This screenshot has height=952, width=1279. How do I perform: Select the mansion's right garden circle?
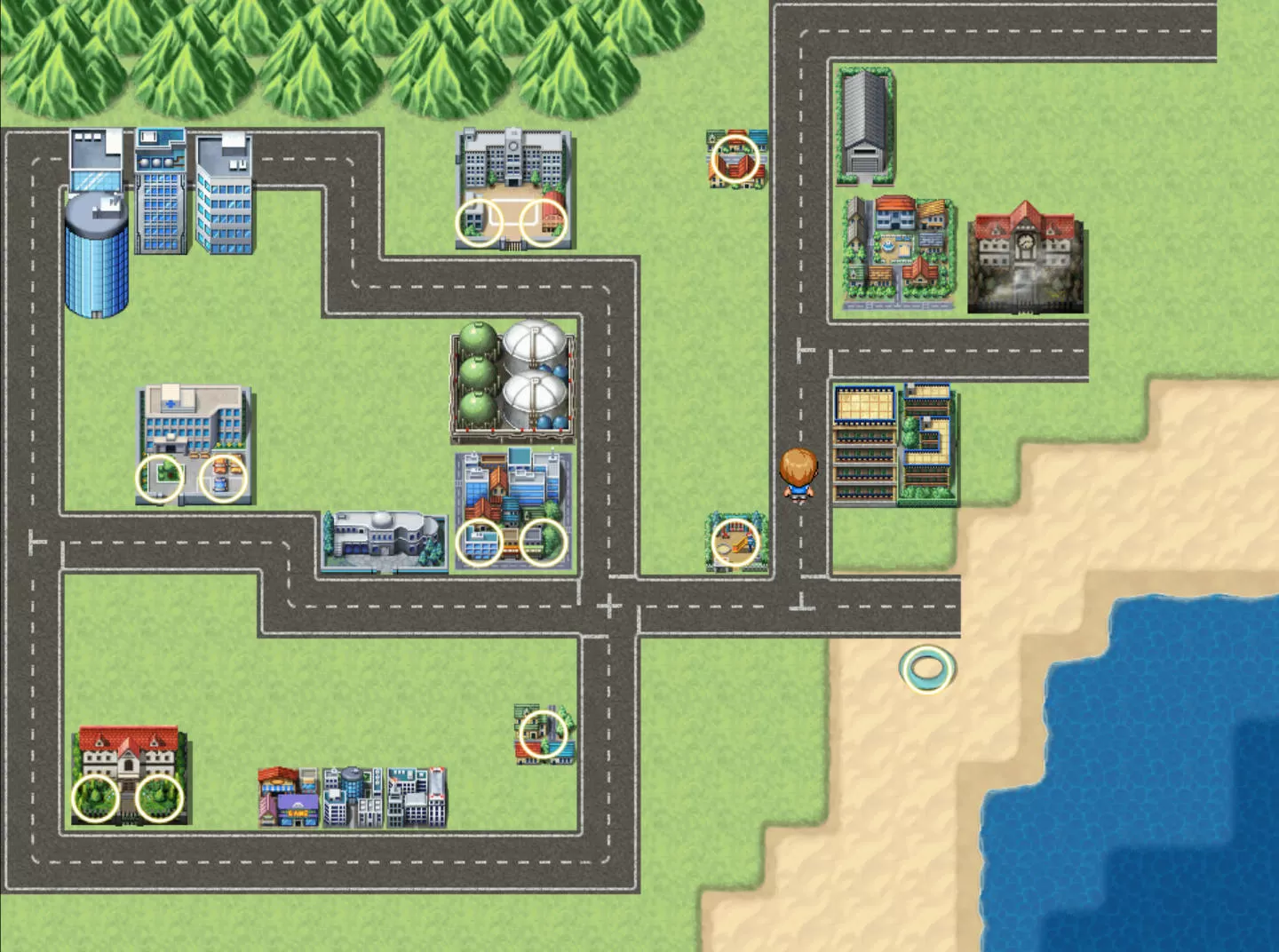tap(160, 797)
